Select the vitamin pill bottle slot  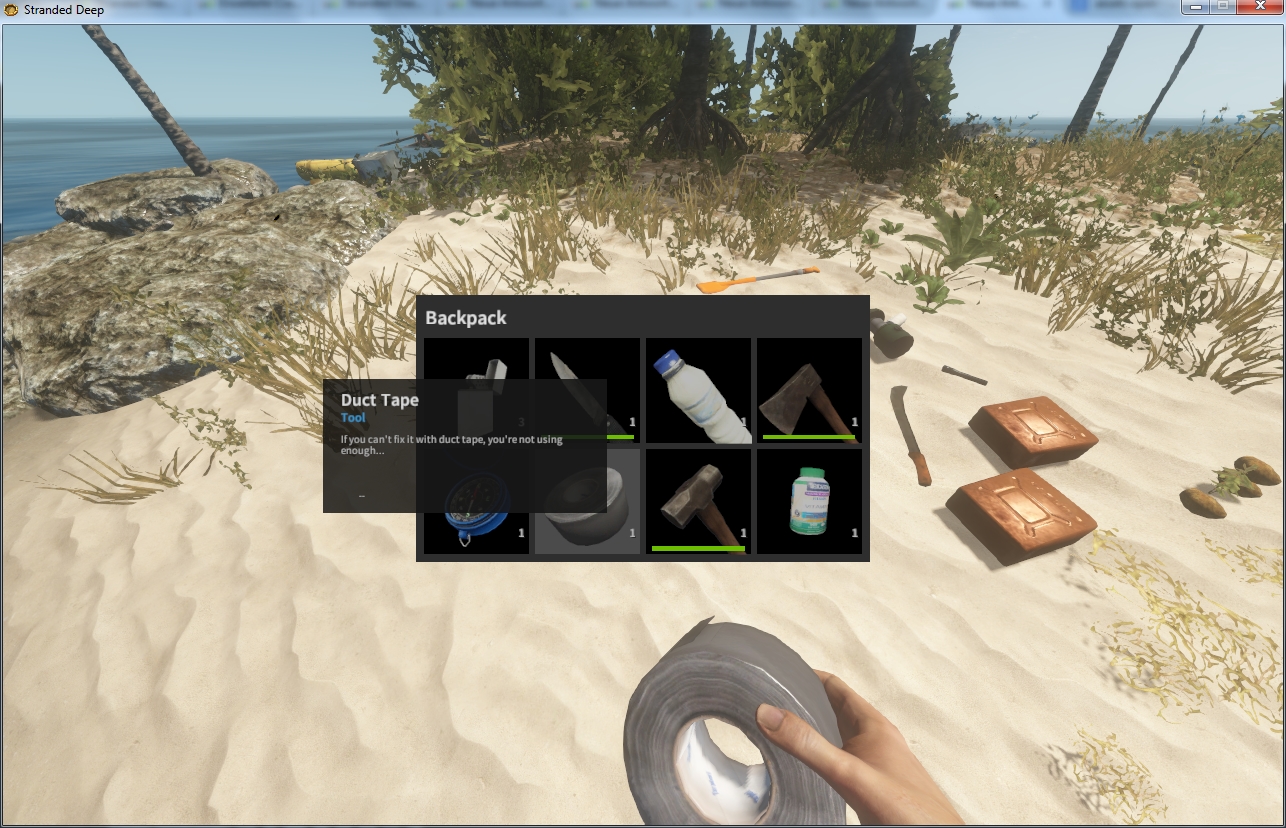click(809, 501)
